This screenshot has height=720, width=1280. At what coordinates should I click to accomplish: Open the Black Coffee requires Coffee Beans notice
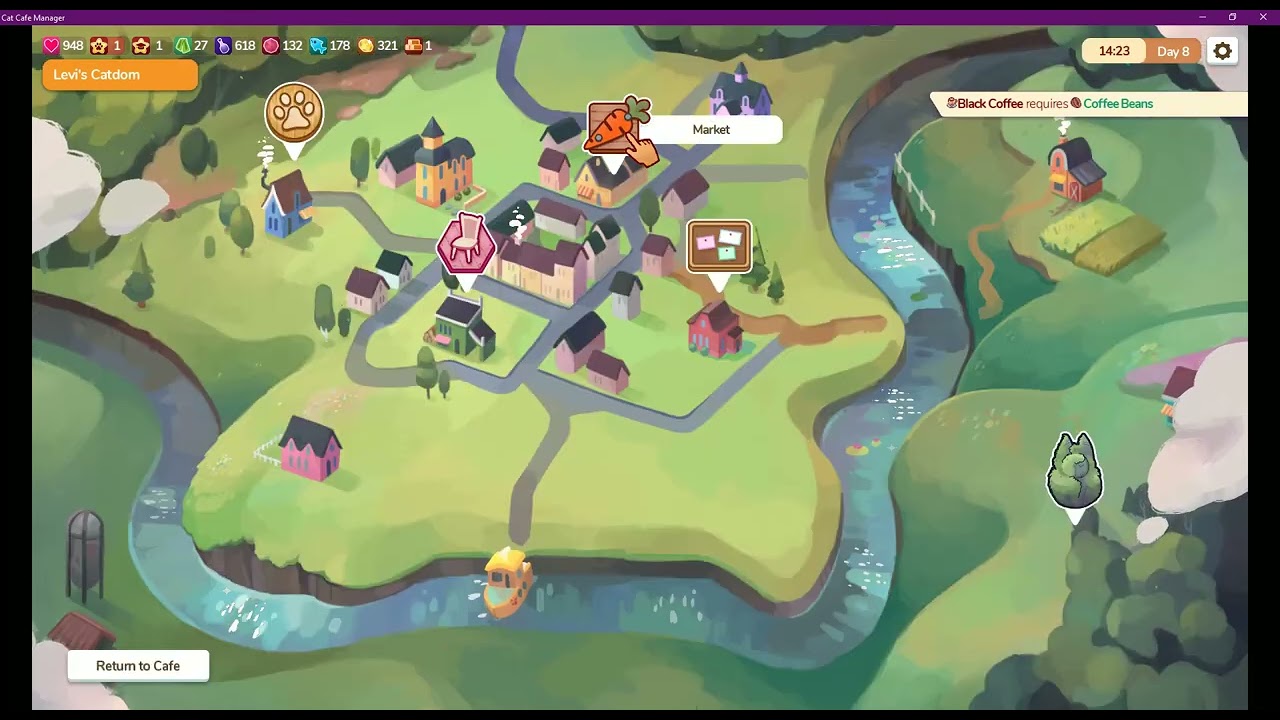click(x=1090, y=104)
